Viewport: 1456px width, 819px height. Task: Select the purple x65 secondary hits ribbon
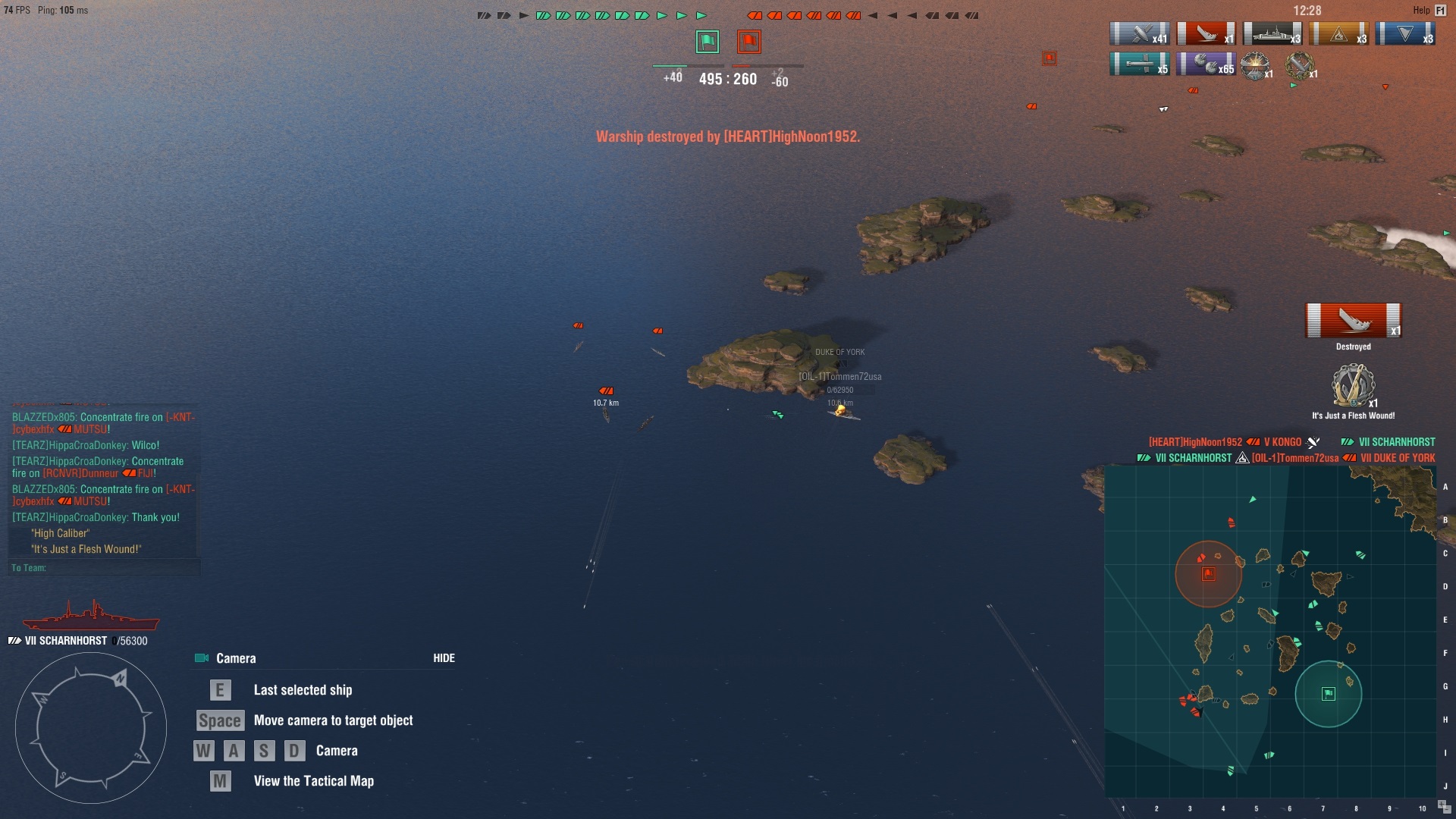(1206, 64)
